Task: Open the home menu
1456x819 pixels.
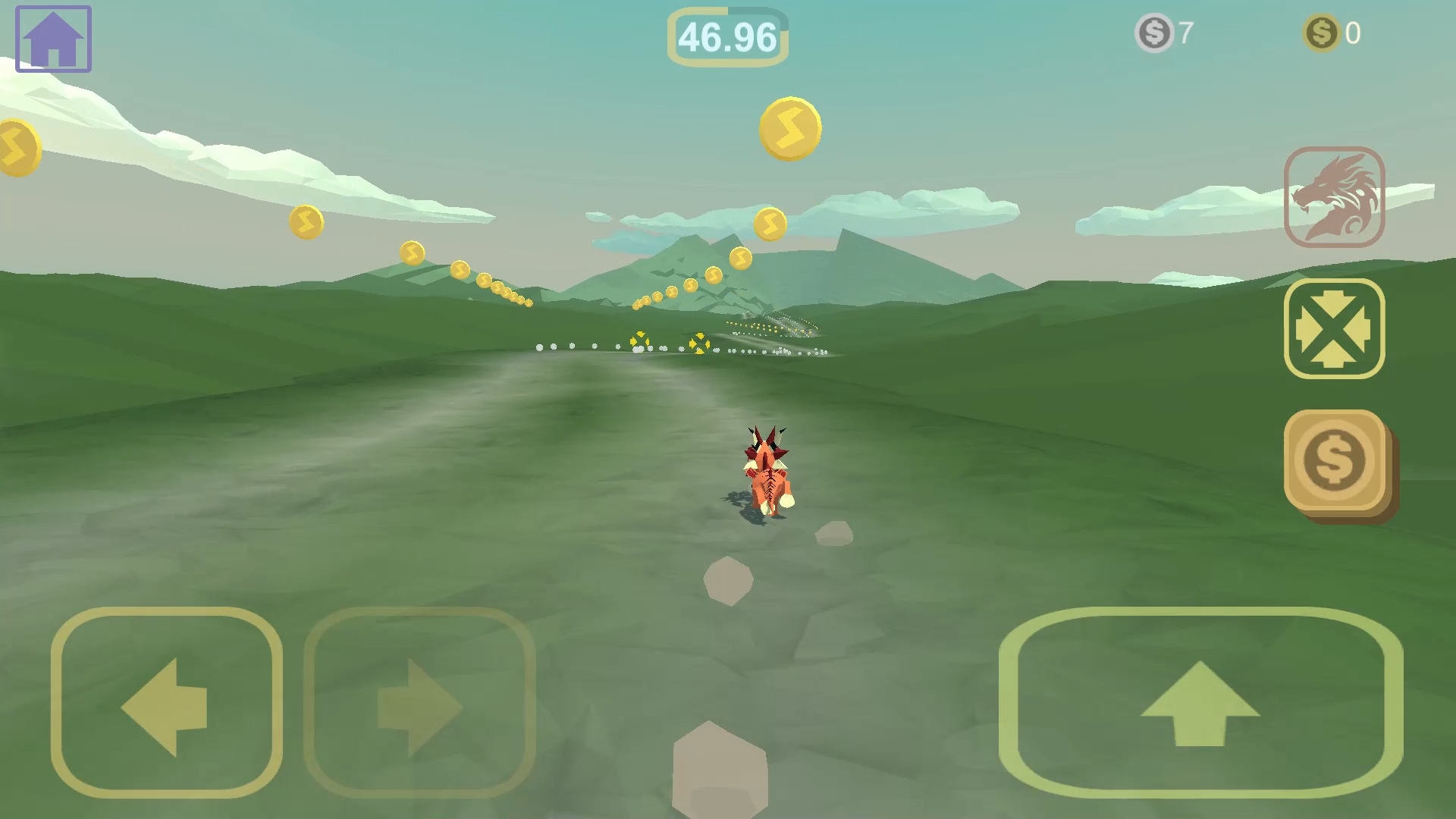Action: [x=52, y=38]
